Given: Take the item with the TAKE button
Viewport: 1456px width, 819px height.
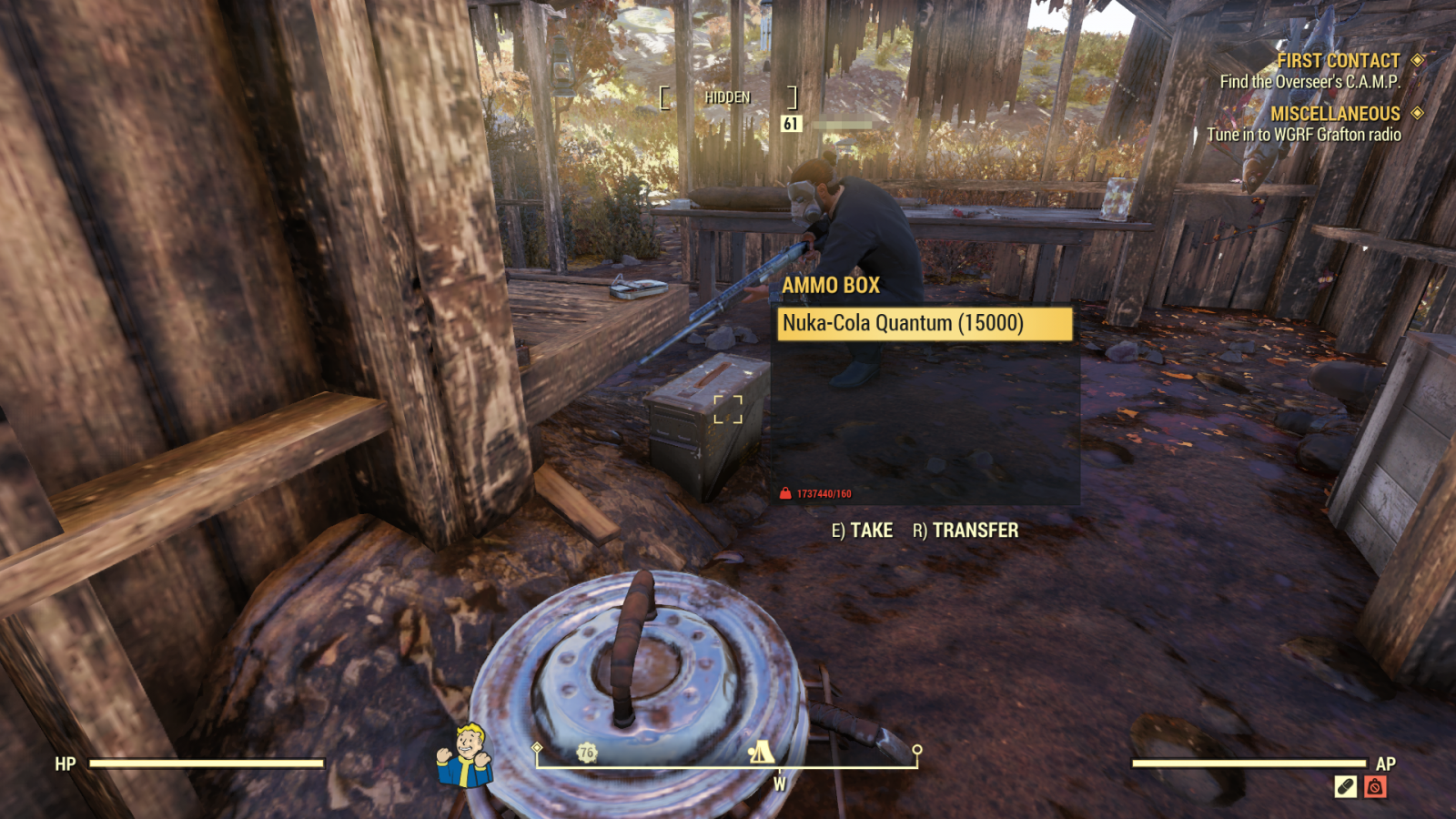Looking at the screenshot, I should (x=862, y=531).
